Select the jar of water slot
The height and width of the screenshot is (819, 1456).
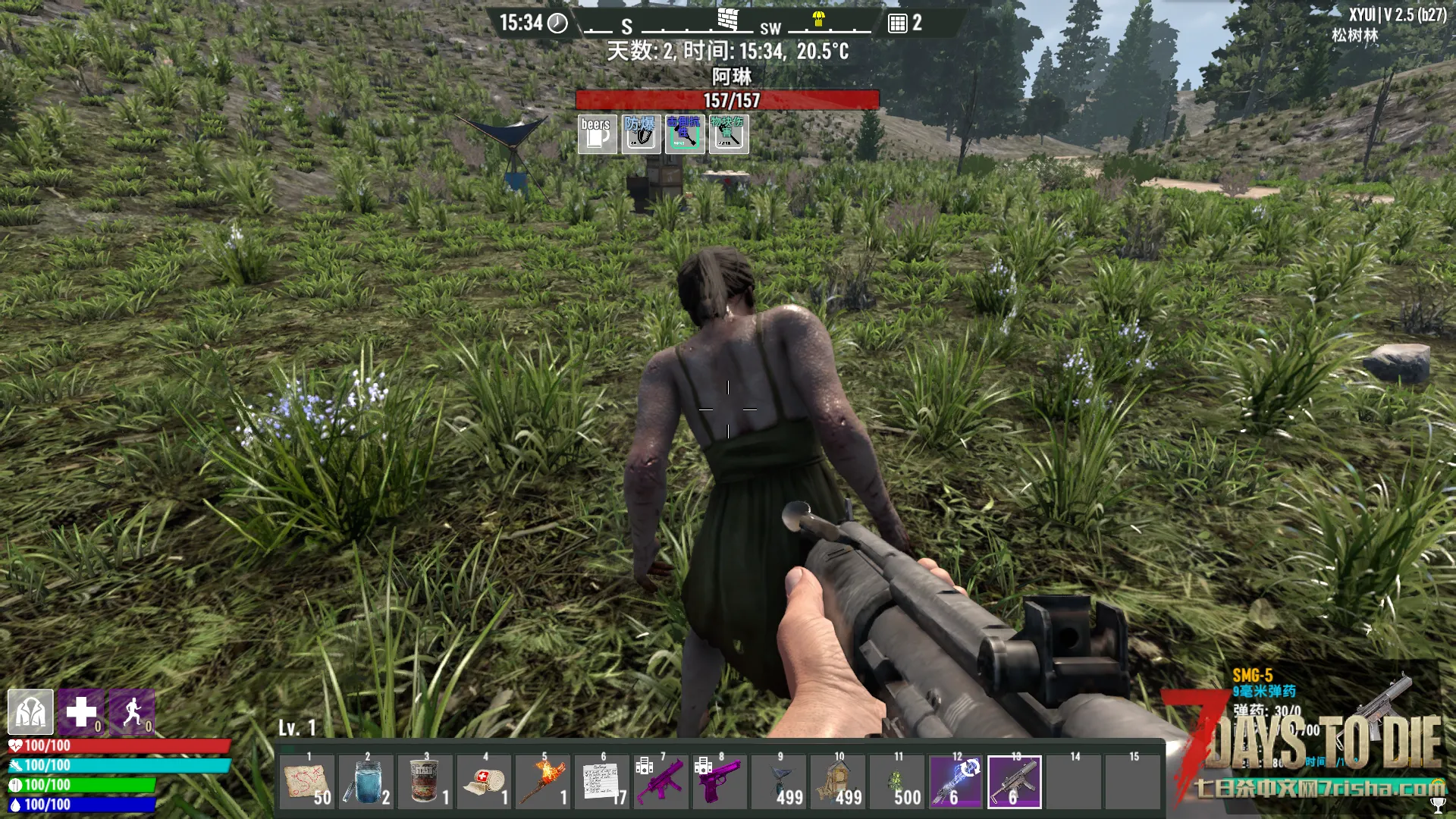click(366, 782)
